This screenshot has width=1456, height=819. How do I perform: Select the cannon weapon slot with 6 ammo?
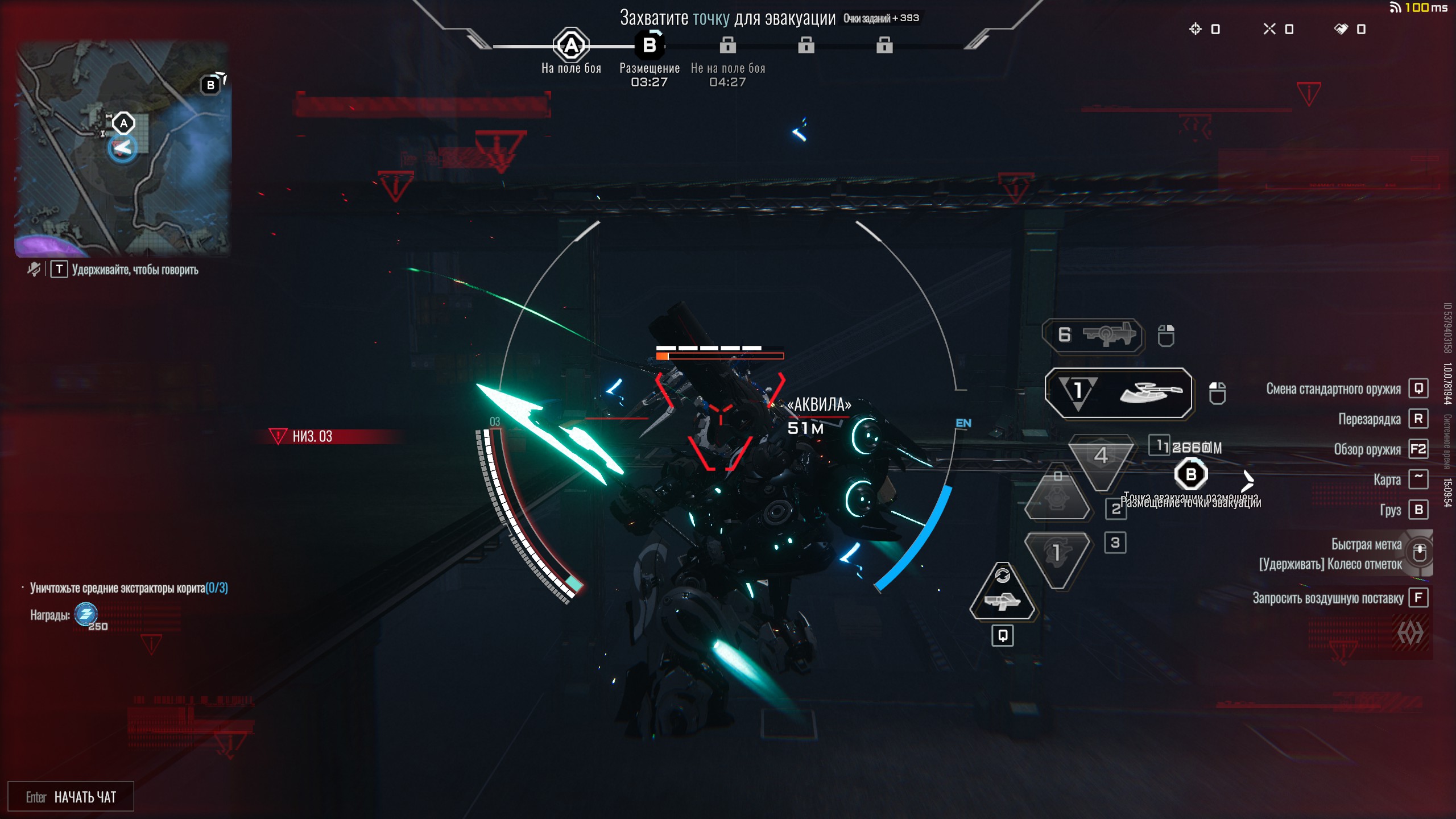click(1093, 335)
